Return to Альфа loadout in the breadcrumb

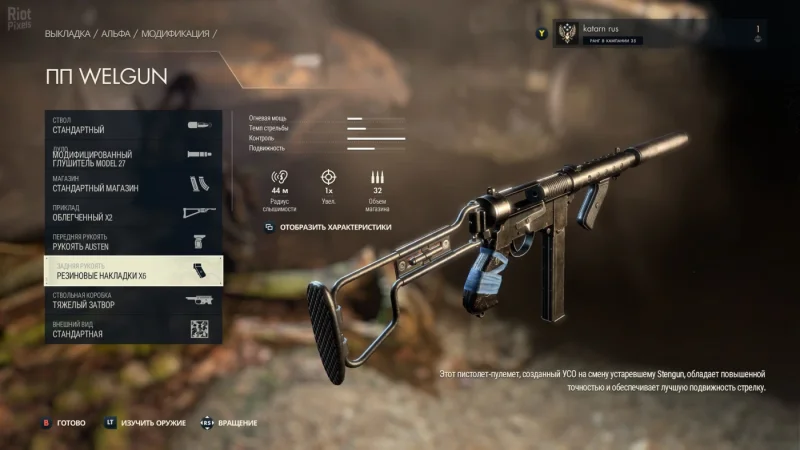click(116, 34)
